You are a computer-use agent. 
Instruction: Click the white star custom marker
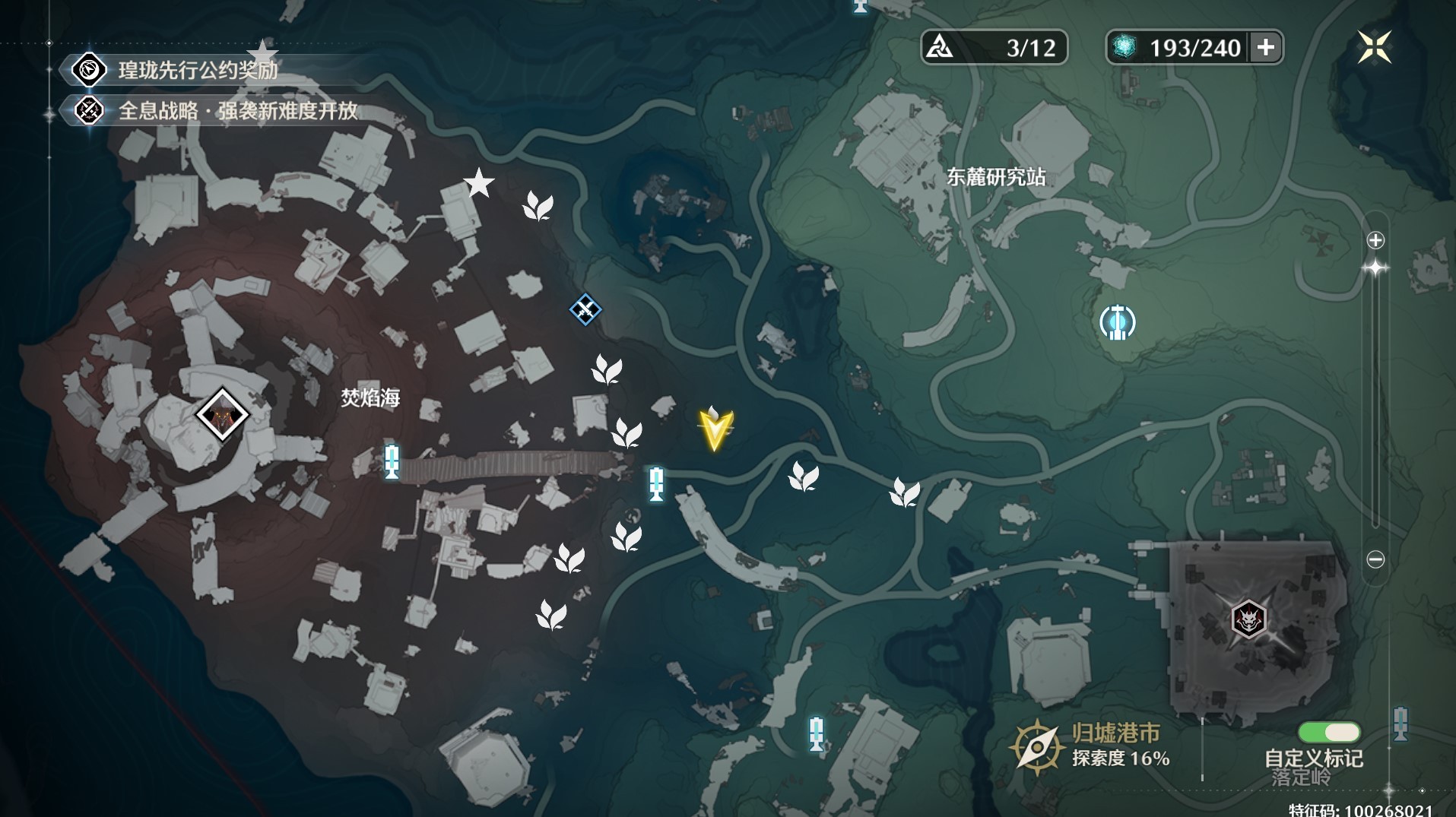pyautogui.click(x=479, y=183)
